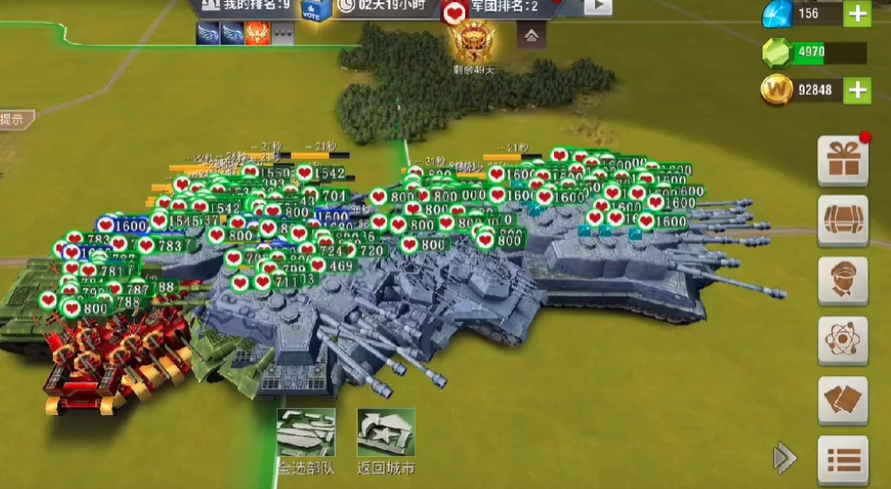The image size is (891, 489).
Task: Open the 提示 hints tab
Action: pyautogui.click(x=14, y=119)
